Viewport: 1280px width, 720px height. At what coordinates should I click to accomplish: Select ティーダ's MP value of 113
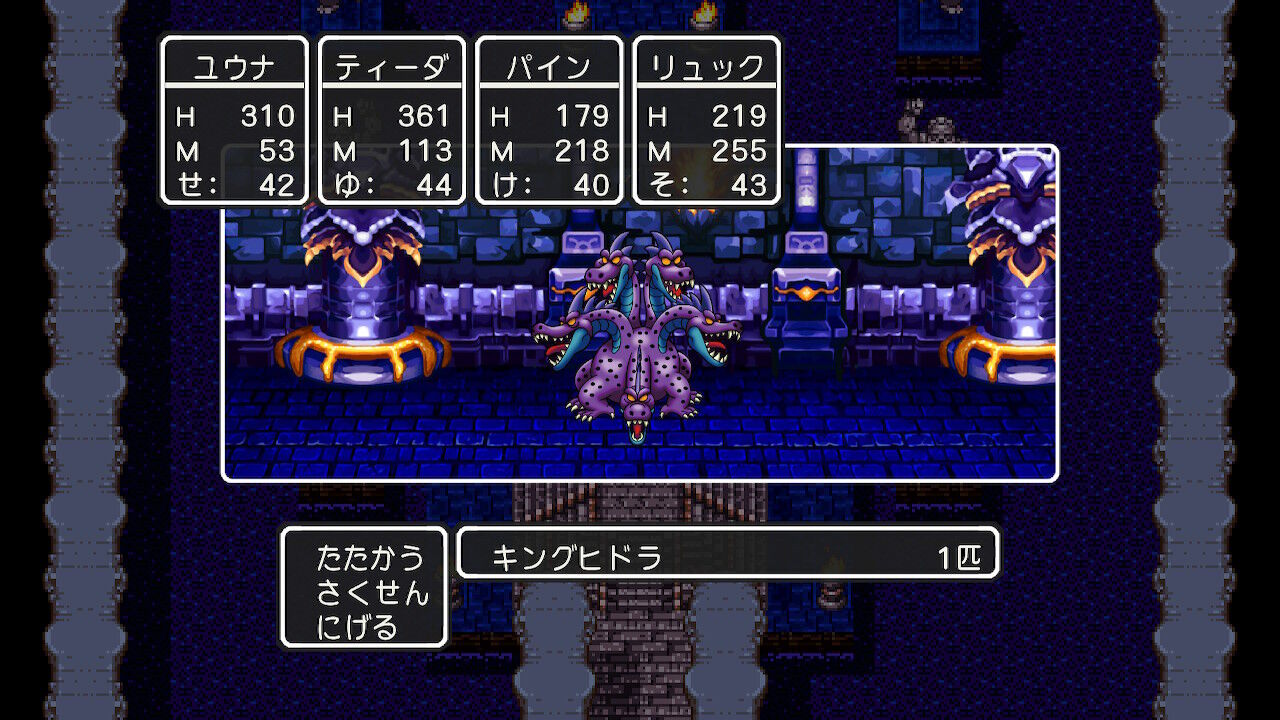[x=424, y=151]
